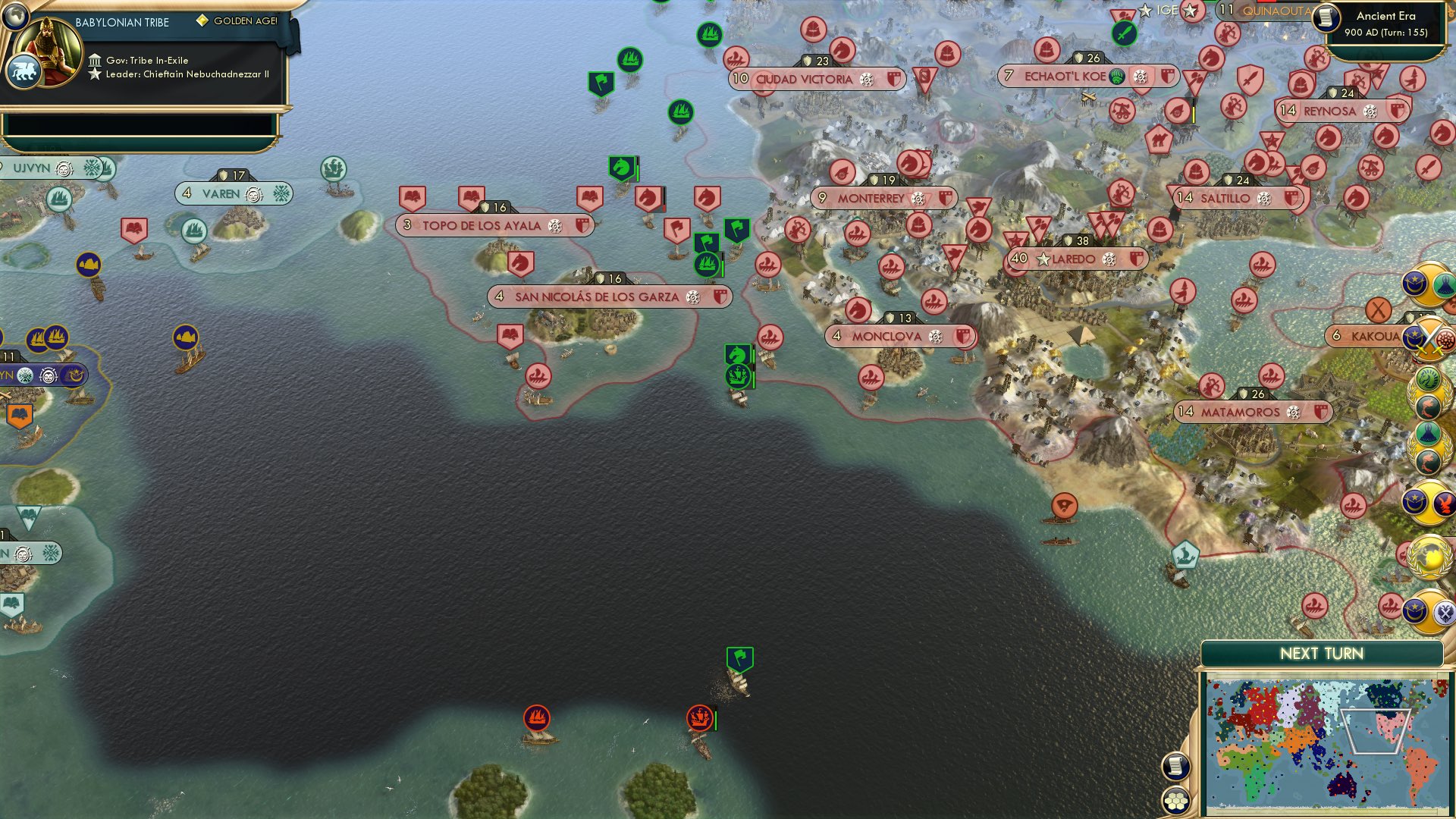Open the Laredo city banner

click(1075, 259)
